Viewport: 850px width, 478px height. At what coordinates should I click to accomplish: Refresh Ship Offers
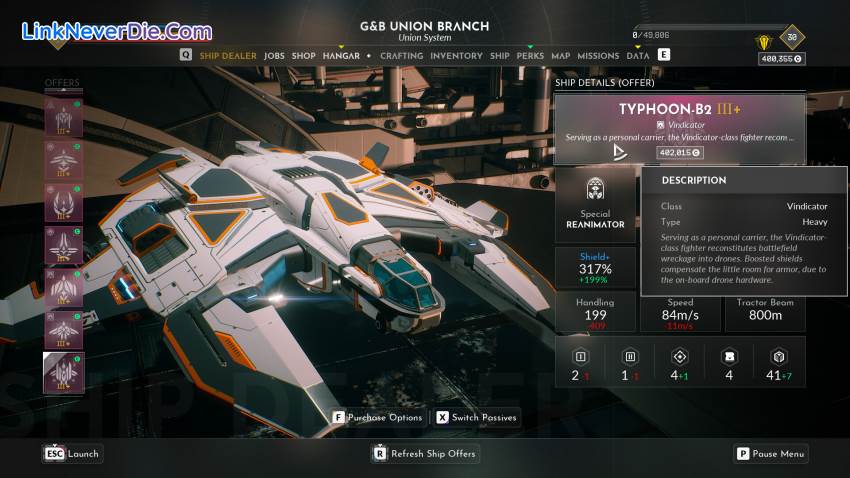click(x=425, y=454)
